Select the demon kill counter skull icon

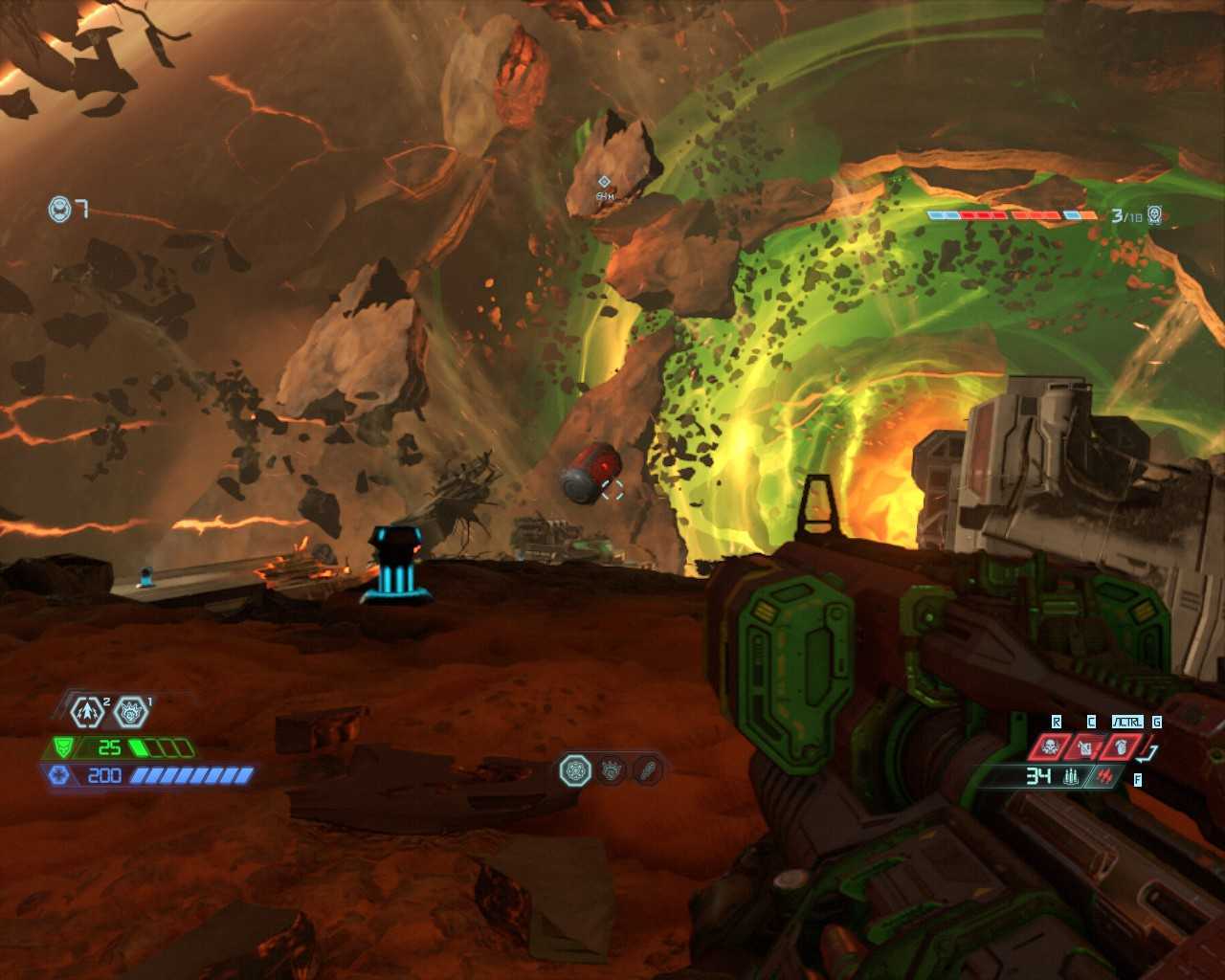coord(1155,215)
